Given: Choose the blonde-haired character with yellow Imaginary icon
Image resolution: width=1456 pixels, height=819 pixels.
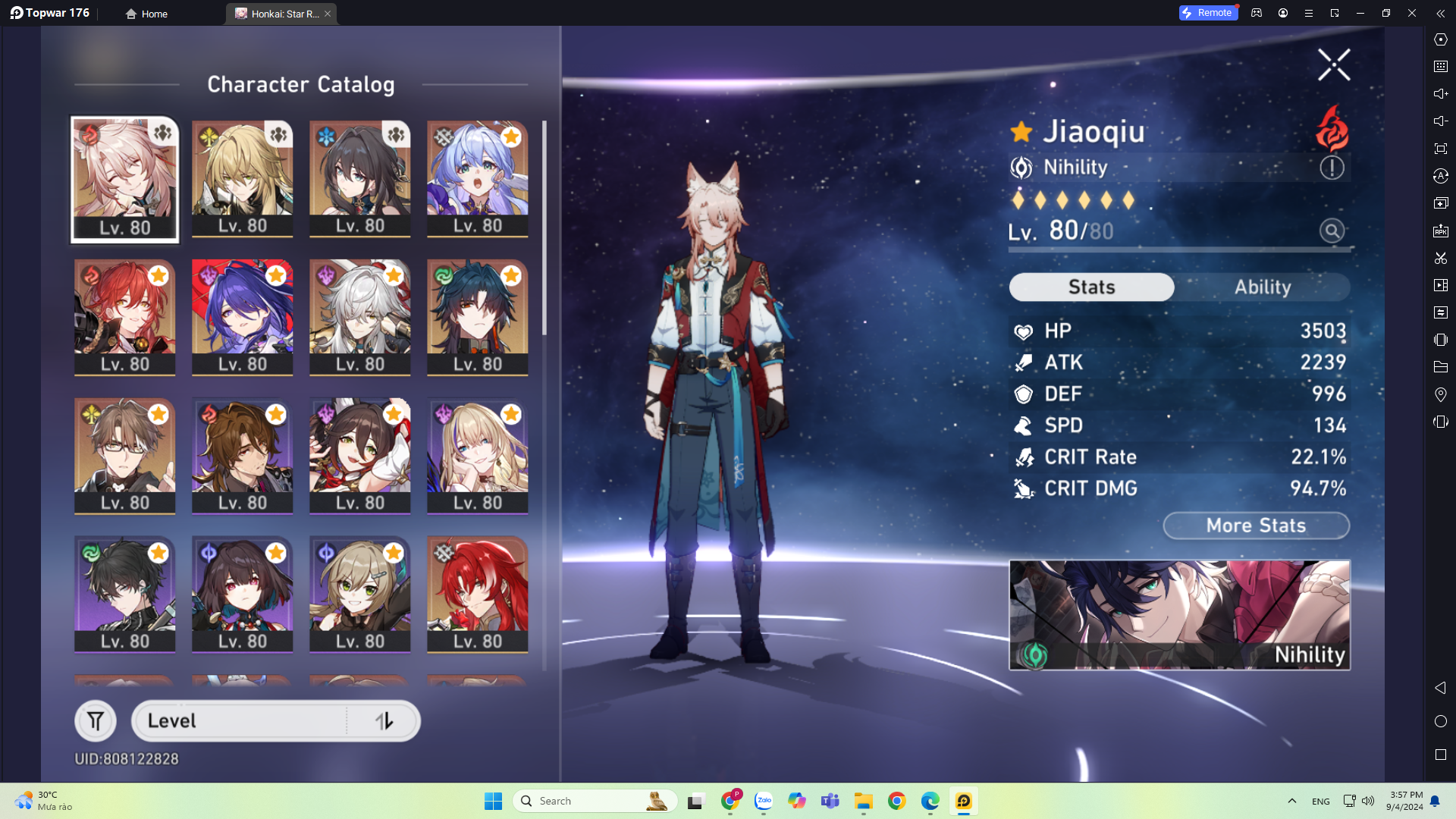Looking at the screenshot, I should pos(242,179).
